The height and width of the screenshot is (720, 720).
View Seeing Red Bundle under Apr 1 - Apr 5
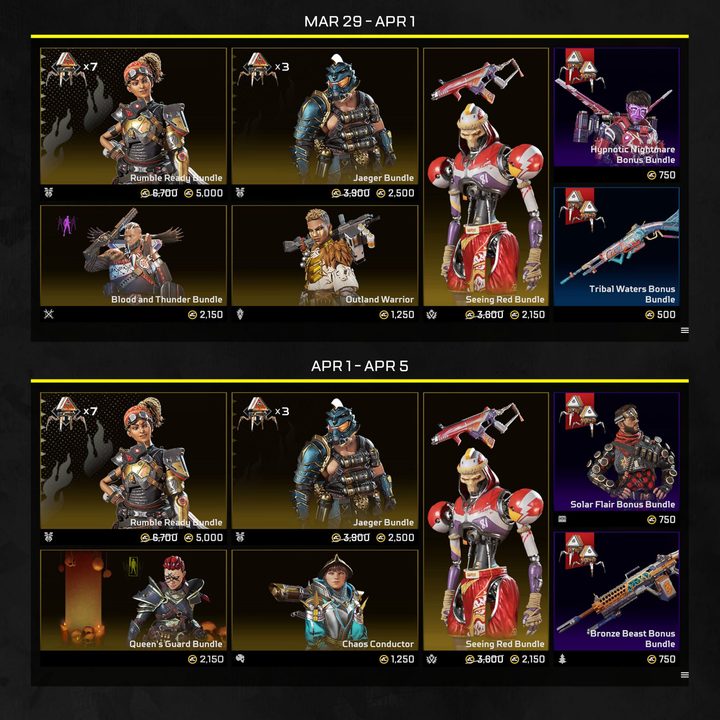(x=486, y=521)
